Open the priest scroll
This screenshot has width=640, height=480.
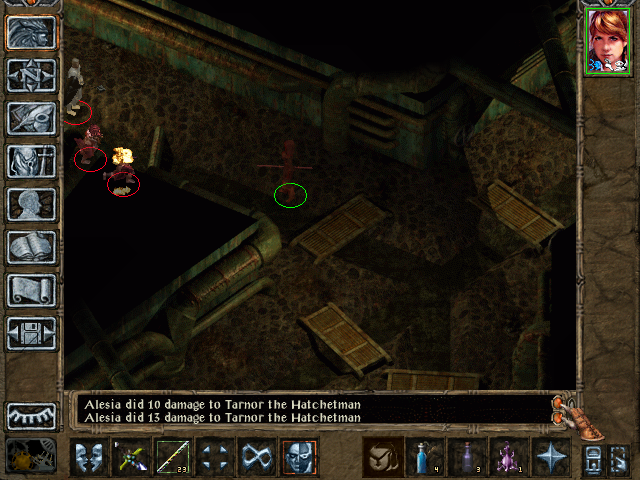click(x=31, y=290)
